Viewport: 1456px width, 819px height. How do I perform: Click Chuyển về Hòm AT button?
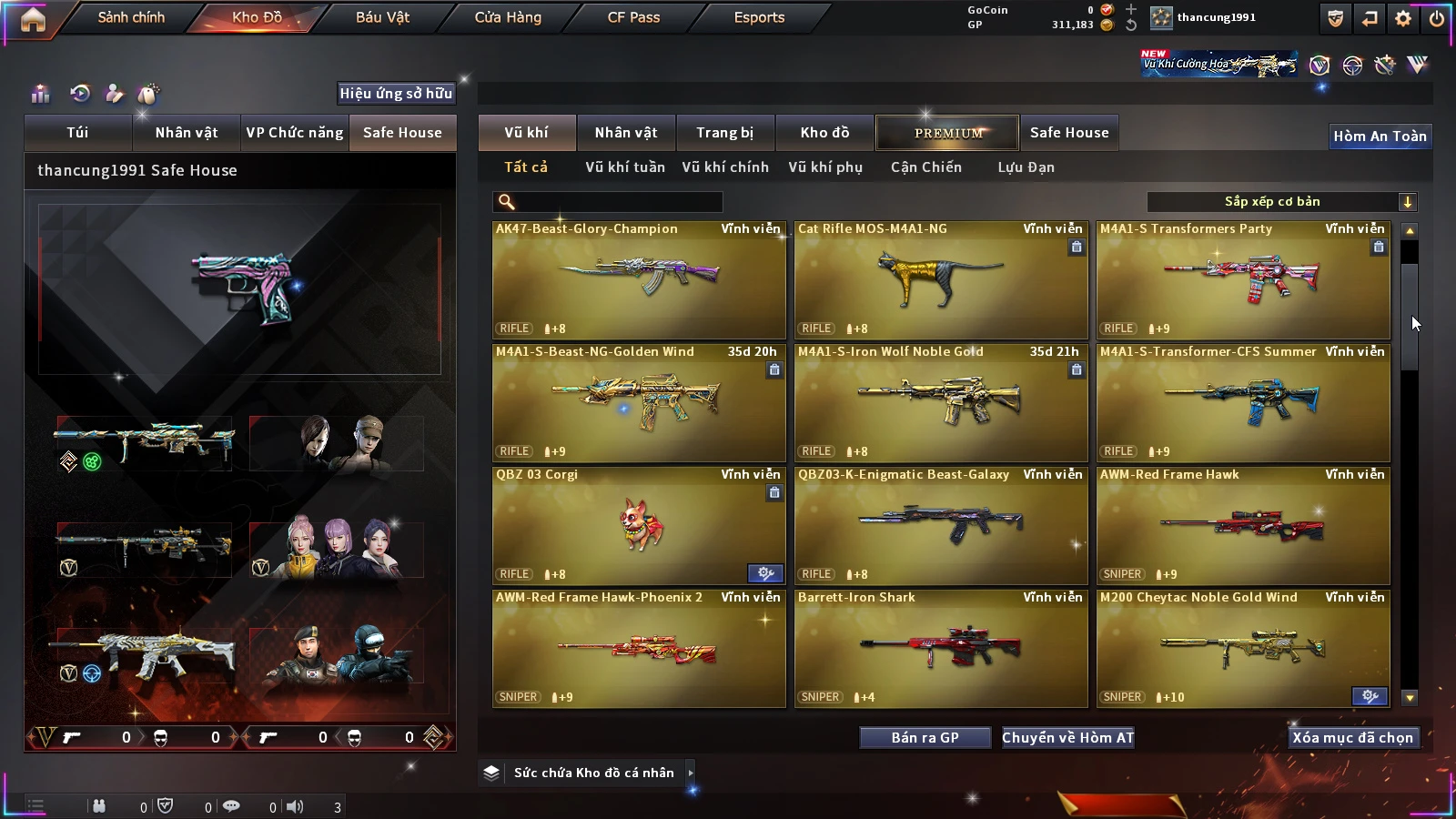coord(1068,738)
